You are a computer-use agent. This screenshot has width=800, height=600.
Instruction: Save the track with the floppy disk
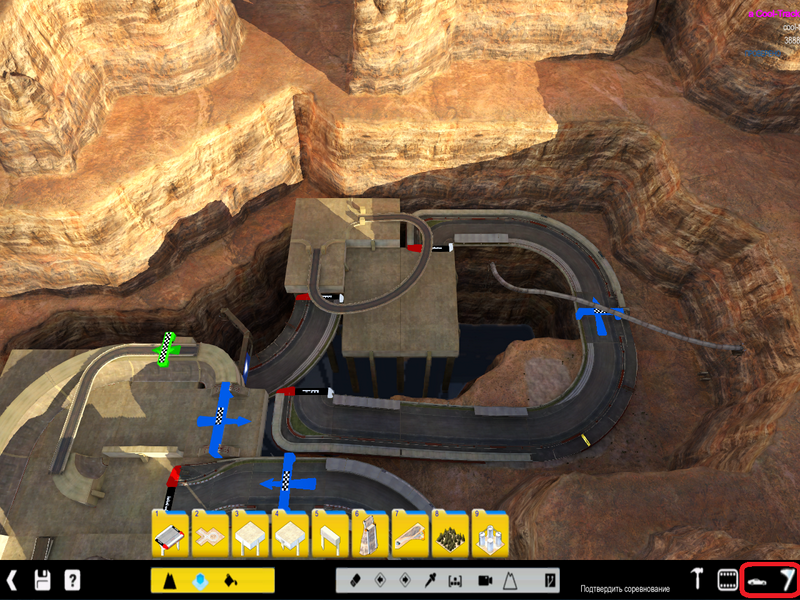(43, 580)
